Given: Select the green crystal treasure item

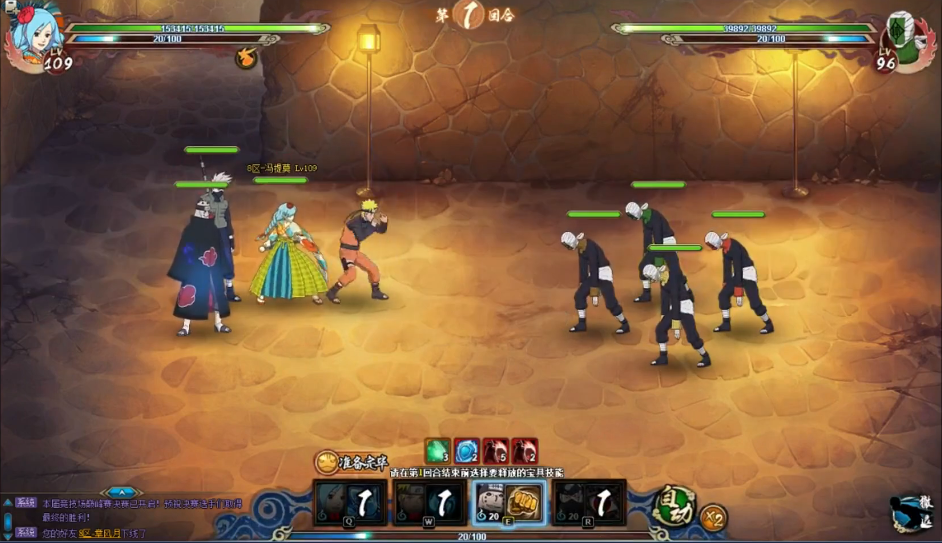Looking at the screenshot, I should pyautogui.click(x=437, y=451).
